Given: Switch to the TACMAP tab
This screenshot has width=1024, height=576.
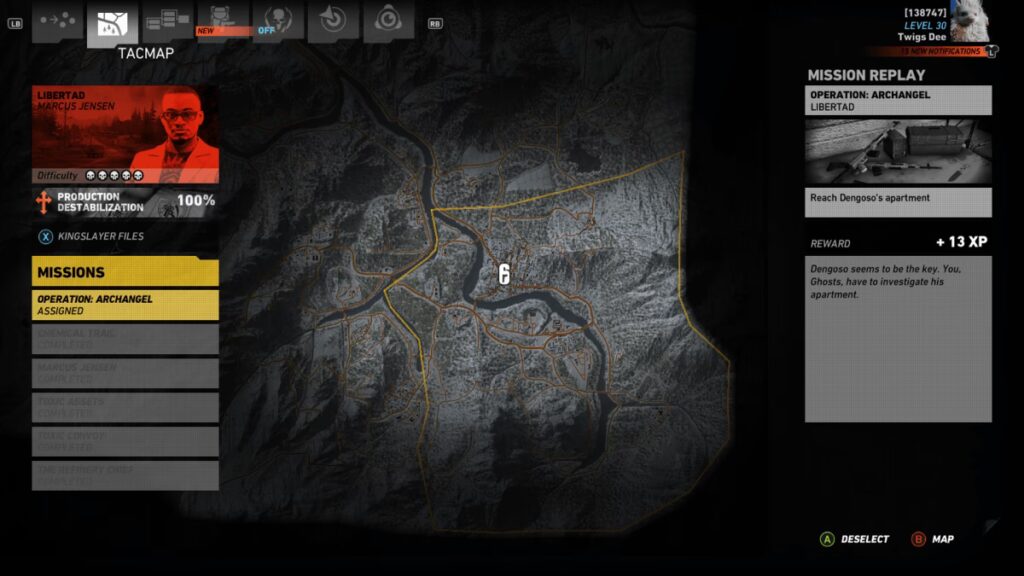Looking at the screenshot, I should click(x=112, y=22).
